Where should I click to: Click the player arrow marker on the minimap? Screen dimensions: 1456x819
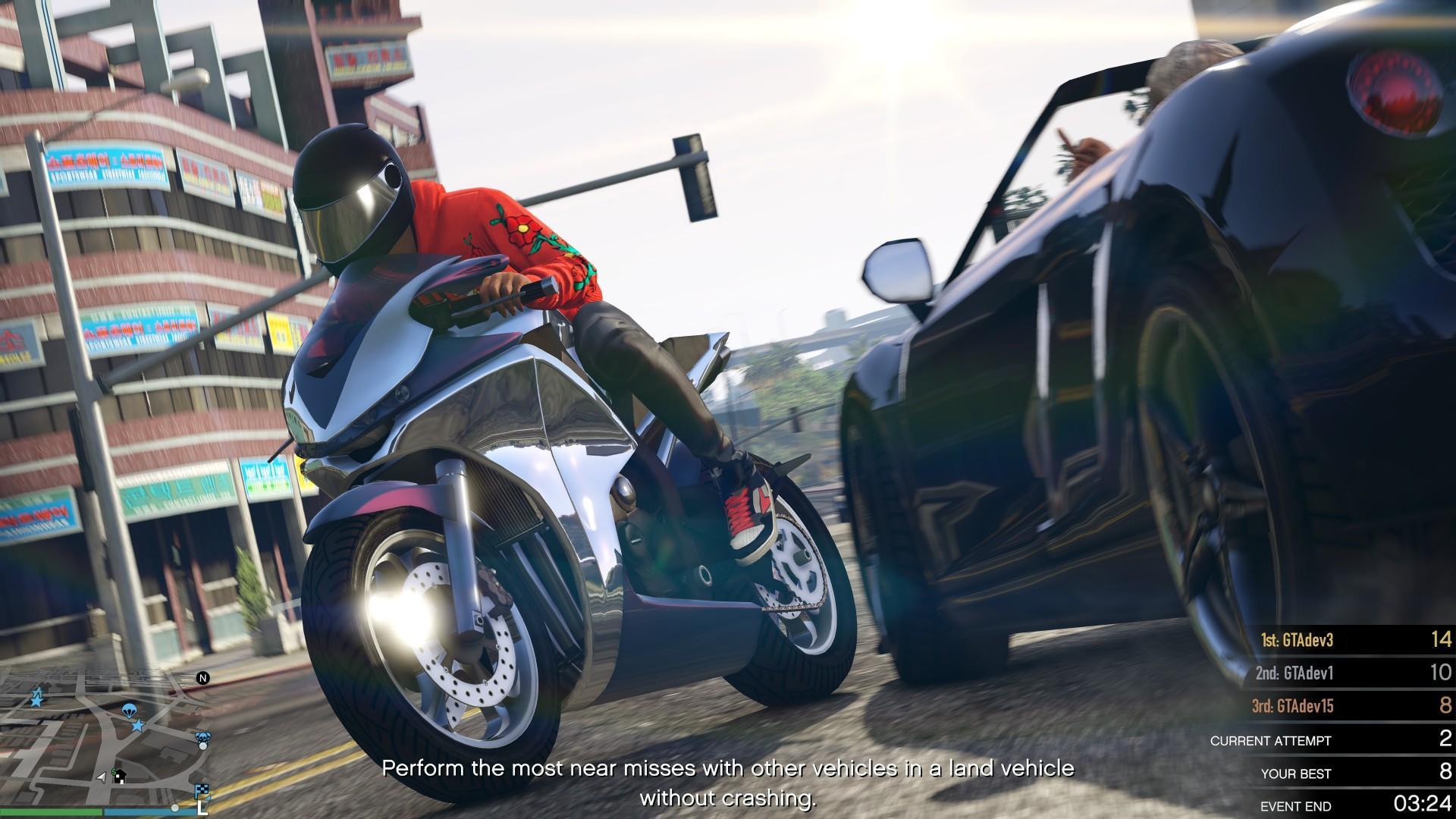102,778
